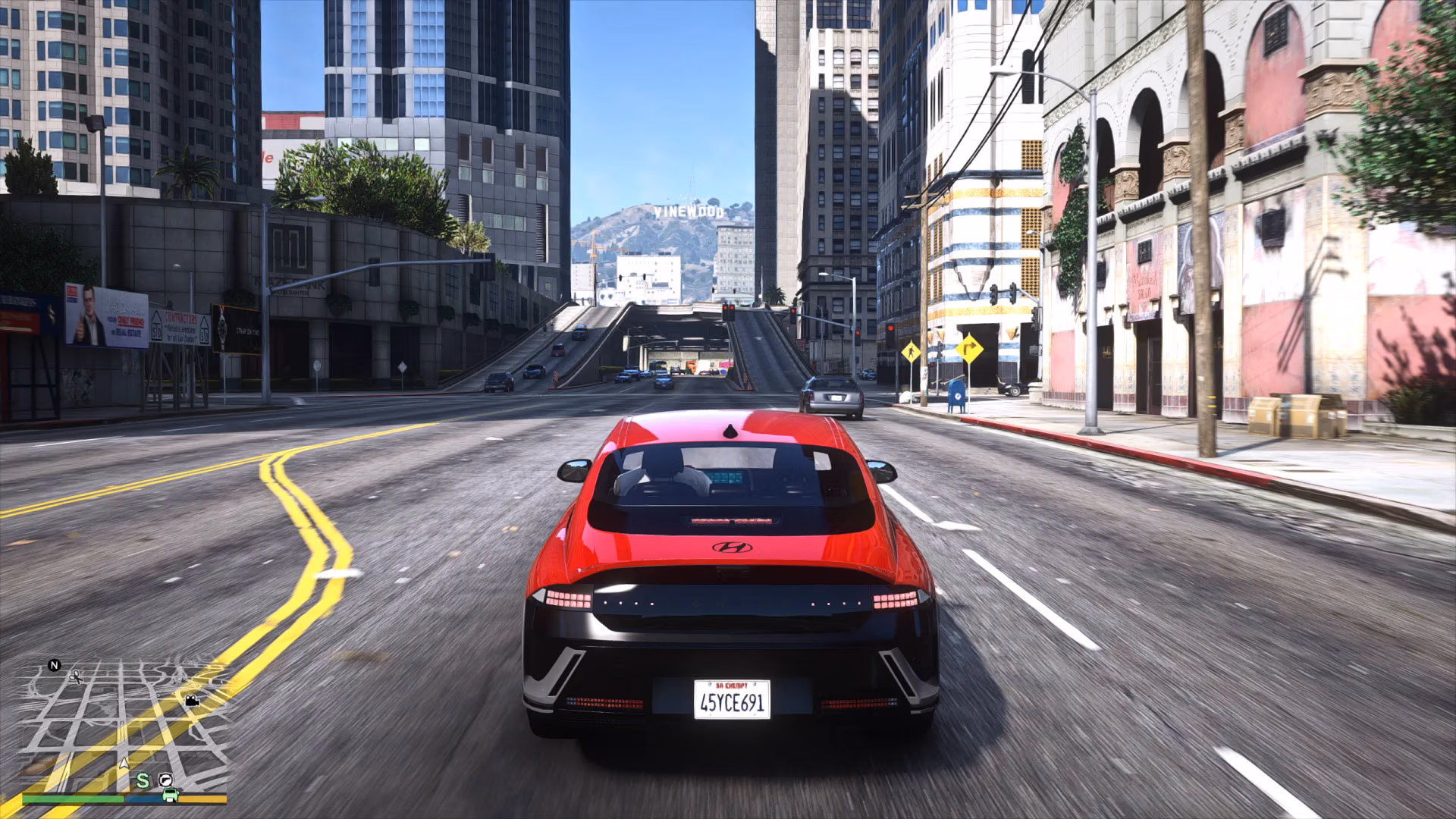Screen dimensions: 1456x819
Task: Select the green car map blip
Action: [171, 794]
